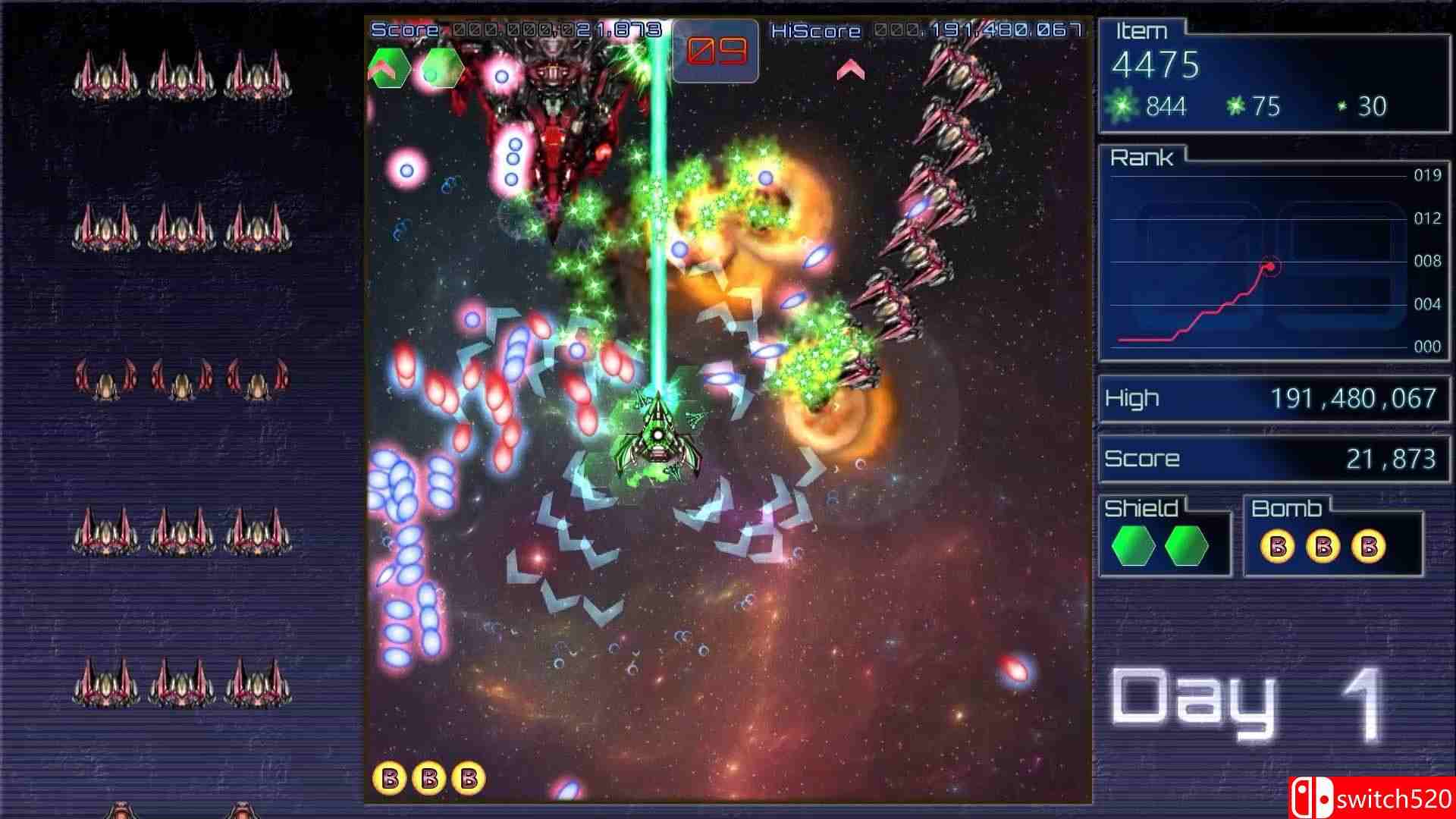Click the green shield hexagon under Score header
Image resolution: width=1456 pixels, height=819 pixels.
pos(389,67)
